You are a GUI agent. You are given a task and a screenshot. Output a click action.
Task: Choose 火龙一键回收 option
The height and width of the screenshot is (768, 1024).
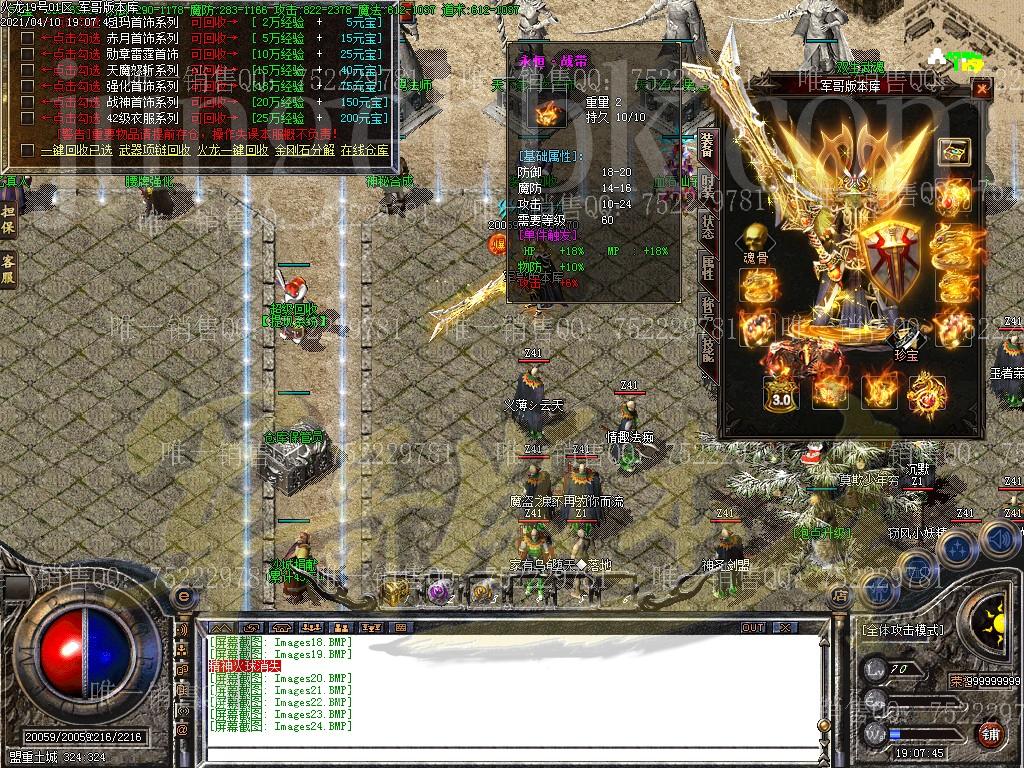[232, 150]
